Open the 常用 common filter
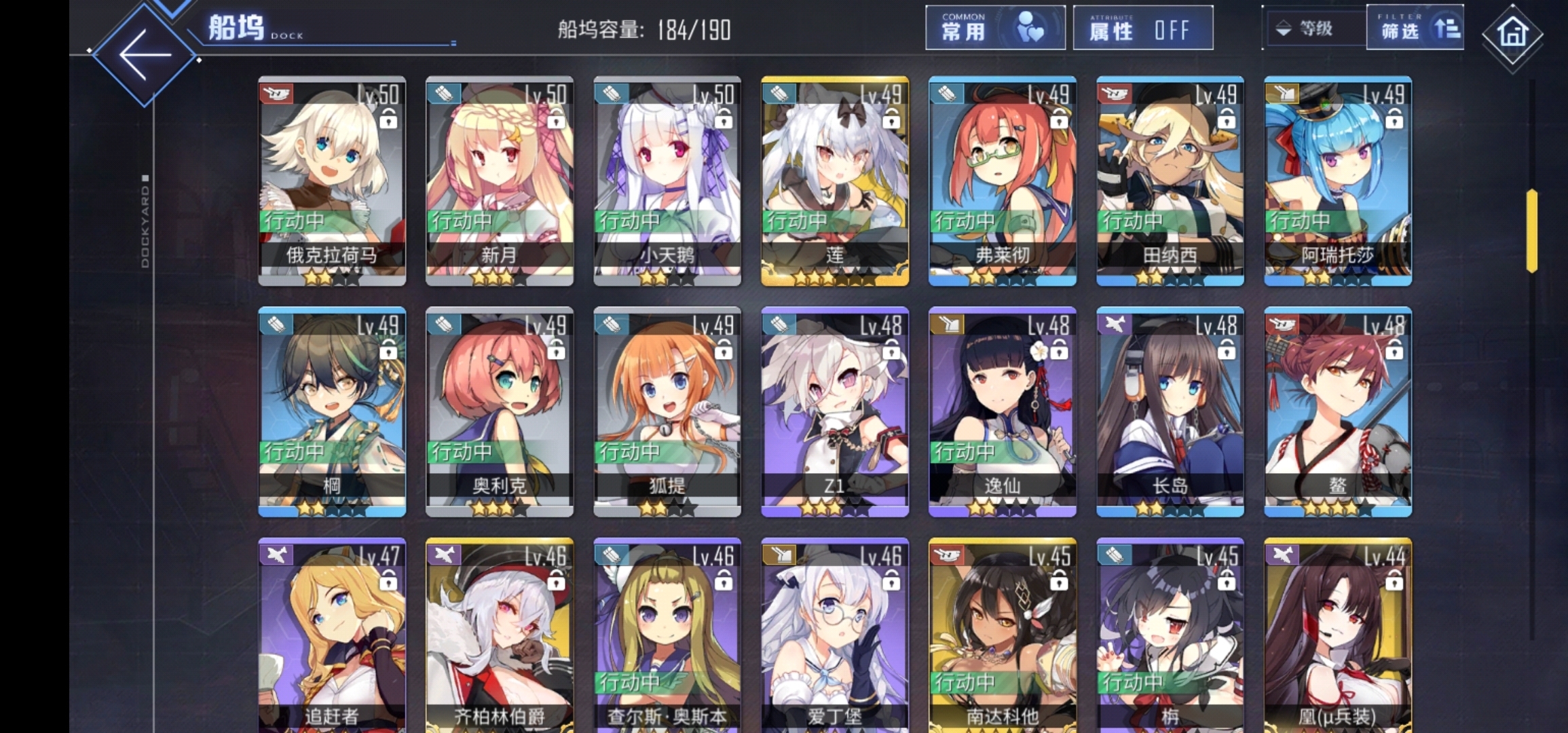This screenshot has height=733, width=1568. (994, 29)
